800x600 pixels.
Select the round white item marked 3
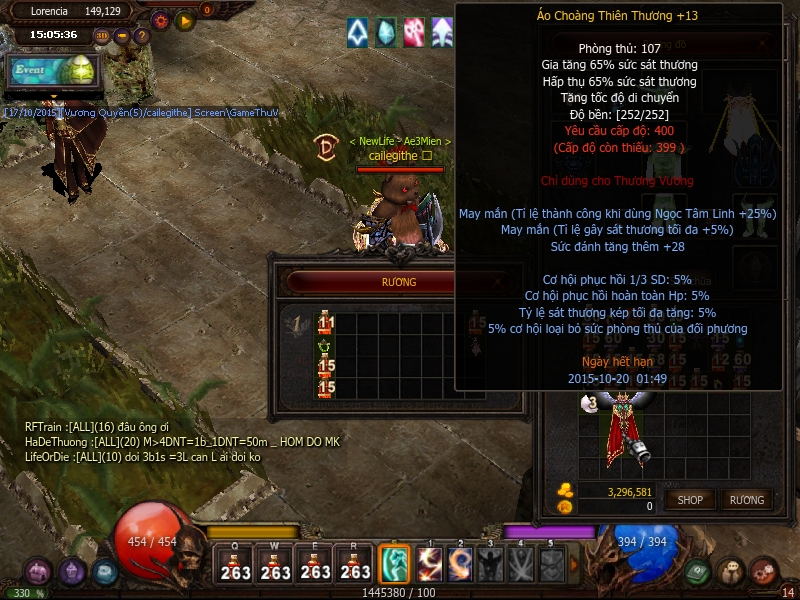(x=590, y=403)
